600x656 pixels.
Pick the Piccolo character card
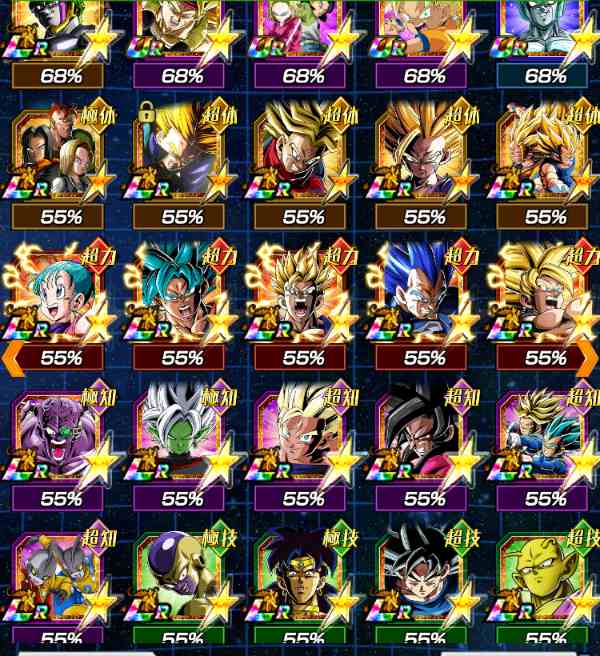tap(543, 578)
